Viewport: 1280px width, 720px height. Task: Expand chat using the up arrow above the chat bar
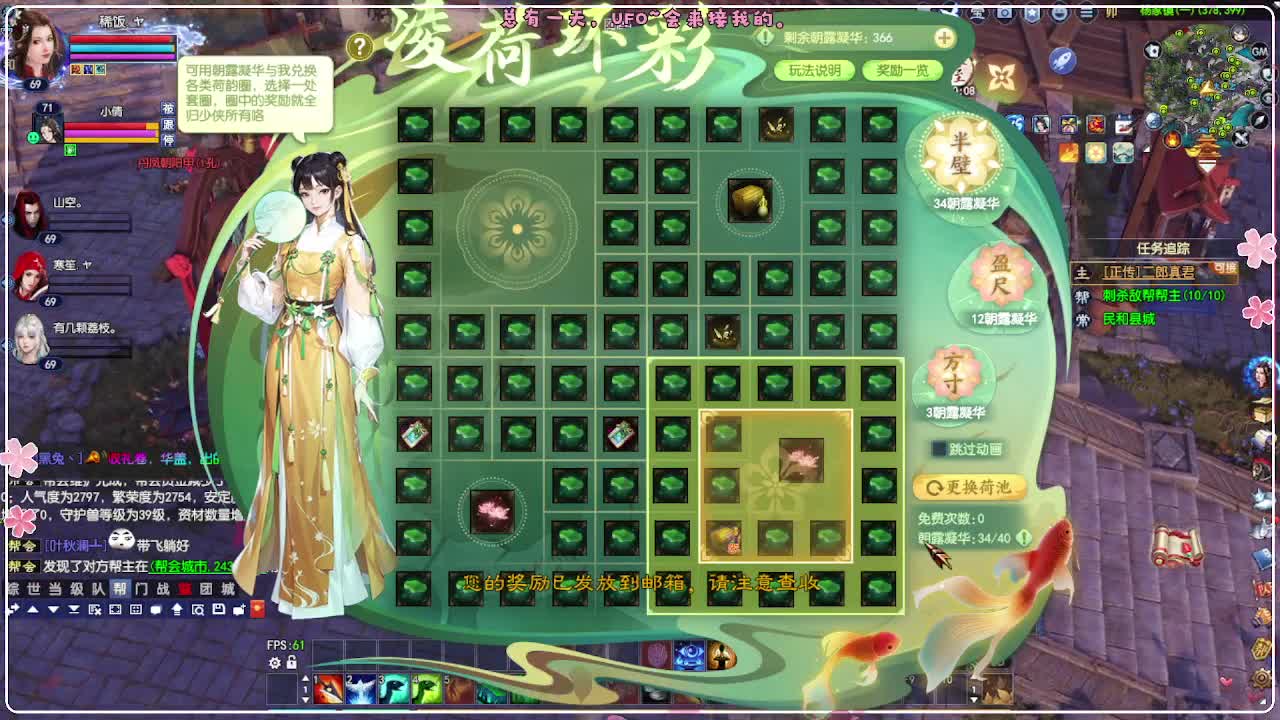[33, 610]
